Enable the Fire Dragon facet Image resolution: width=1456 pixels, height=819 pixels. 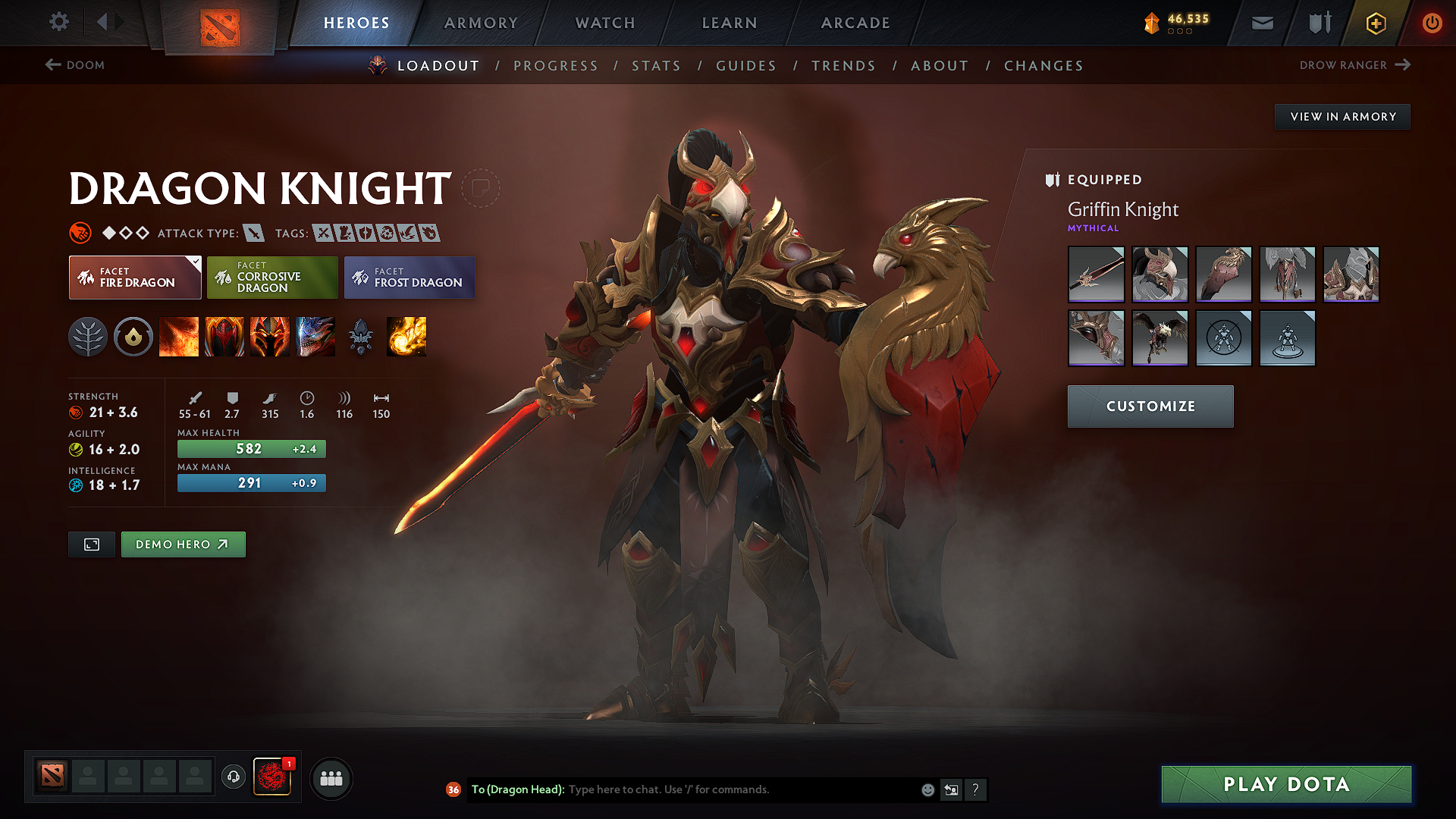[x=134, y=278]
